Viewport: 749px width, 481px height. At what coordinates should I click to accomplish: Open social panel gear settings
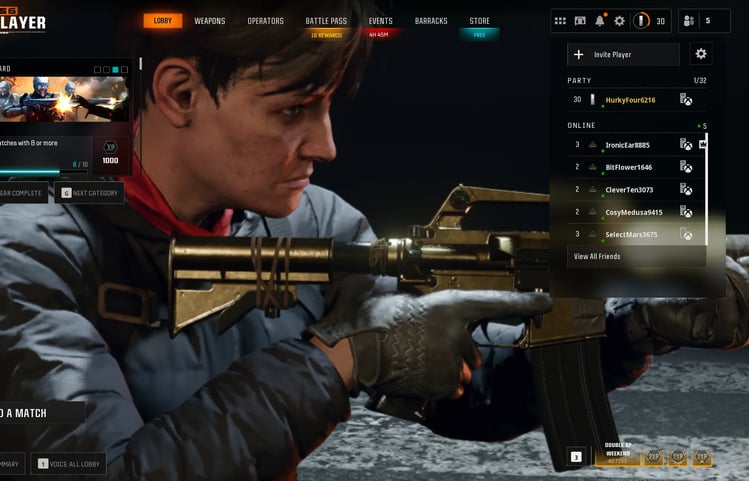coord(700,54)
